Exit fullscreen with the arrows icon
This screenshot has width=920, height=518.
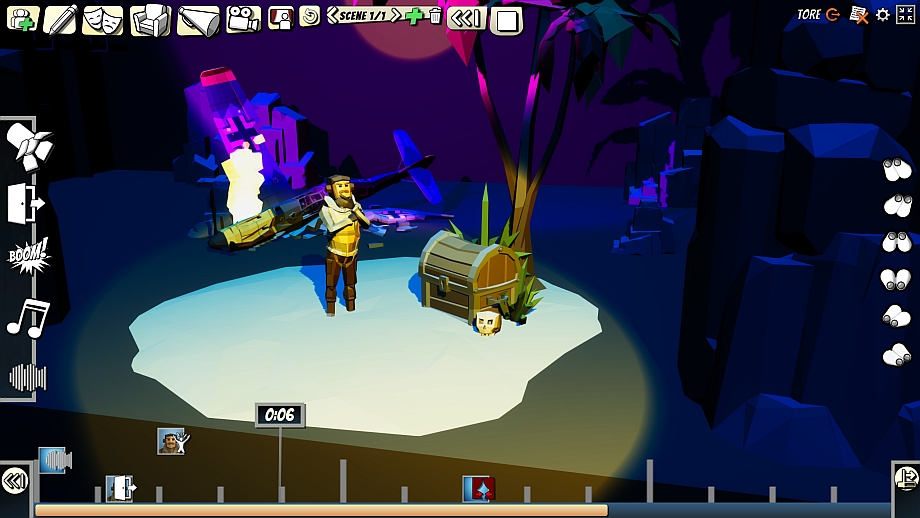(907, 15)
